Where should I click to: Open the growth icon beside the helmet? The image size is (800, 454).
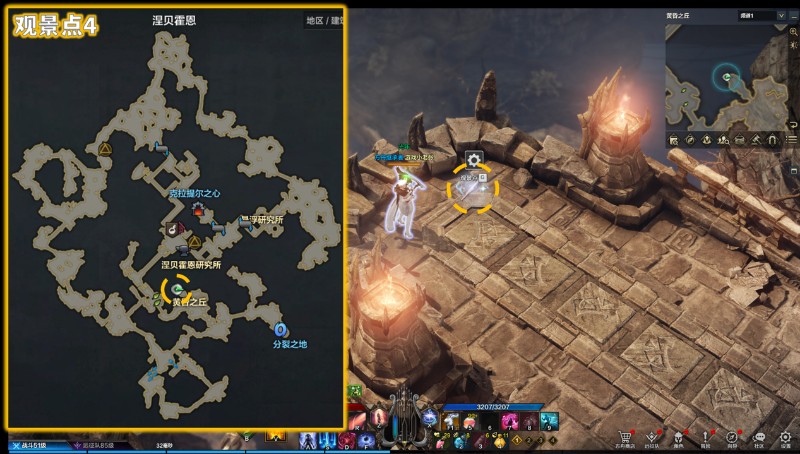click(x=706, y=436)
